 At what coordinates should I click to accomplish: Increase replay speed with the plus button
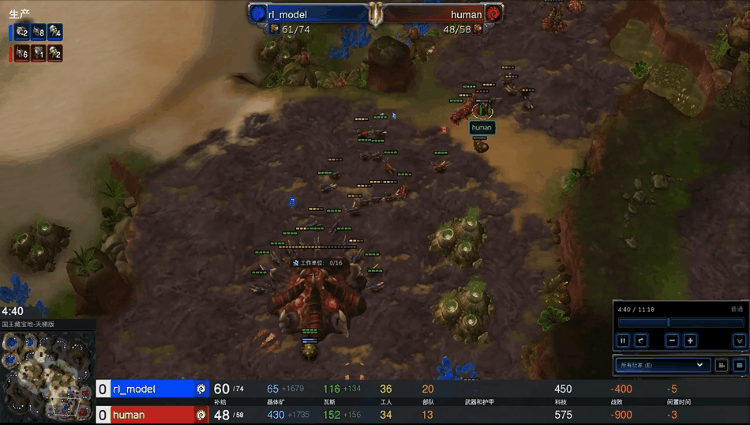pyautogui.click(x=690, y=340)
